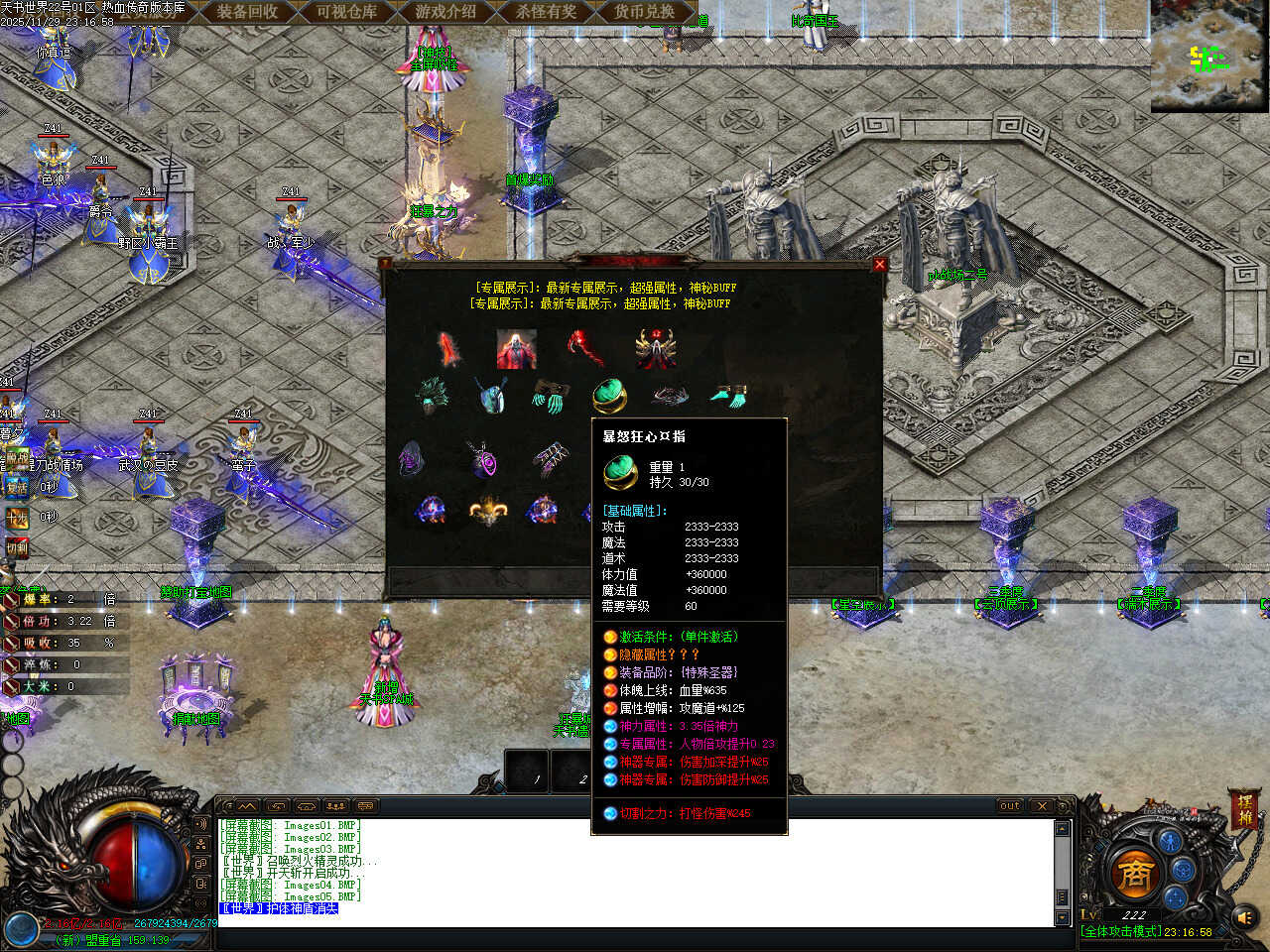Click the chat panel's out button
The height and width of the screenshot is (952, 1270).
pos(1009,806)
